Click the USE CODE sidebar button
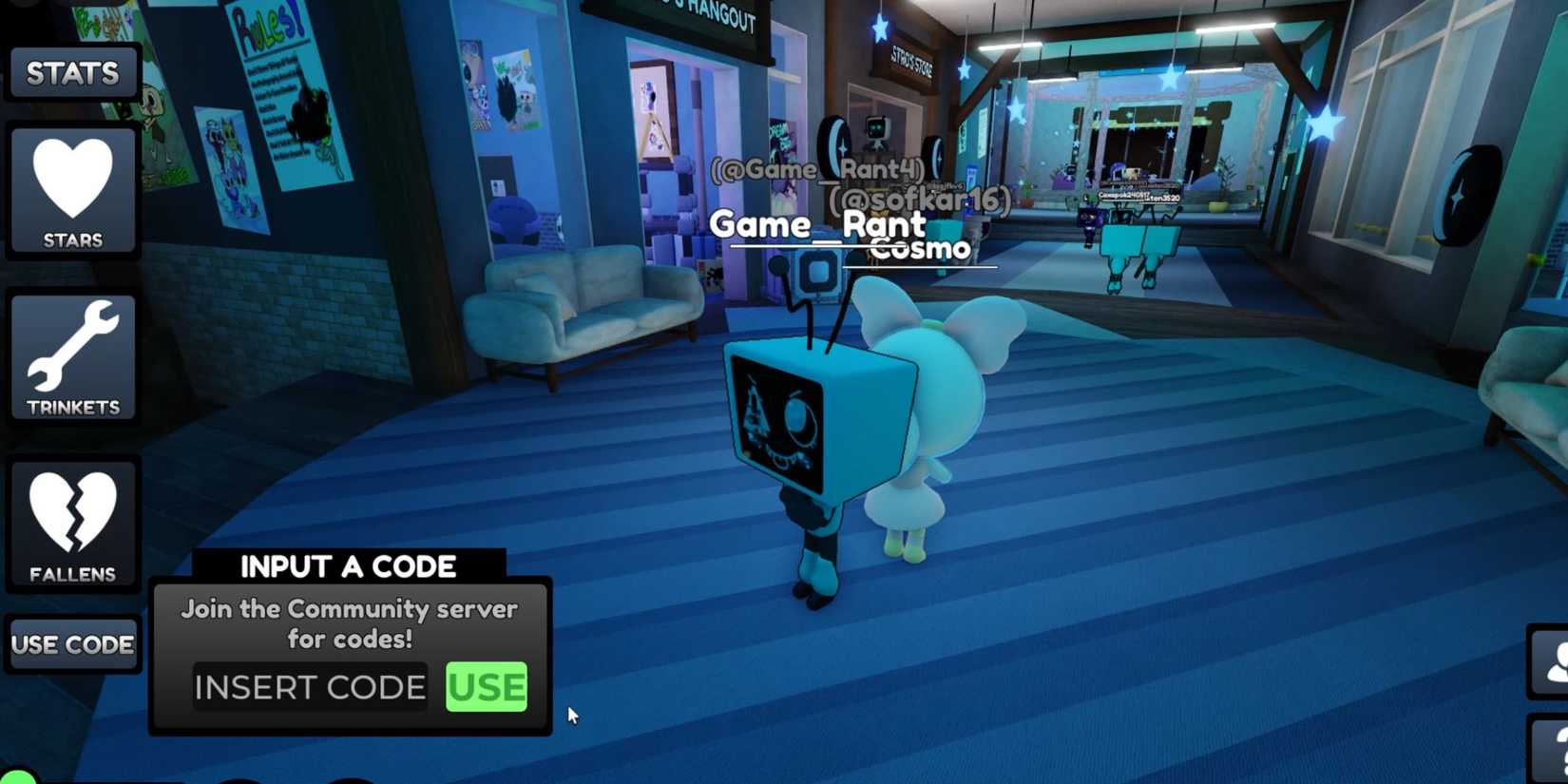This screenshot has height=784, width=1568. (72, 643)
